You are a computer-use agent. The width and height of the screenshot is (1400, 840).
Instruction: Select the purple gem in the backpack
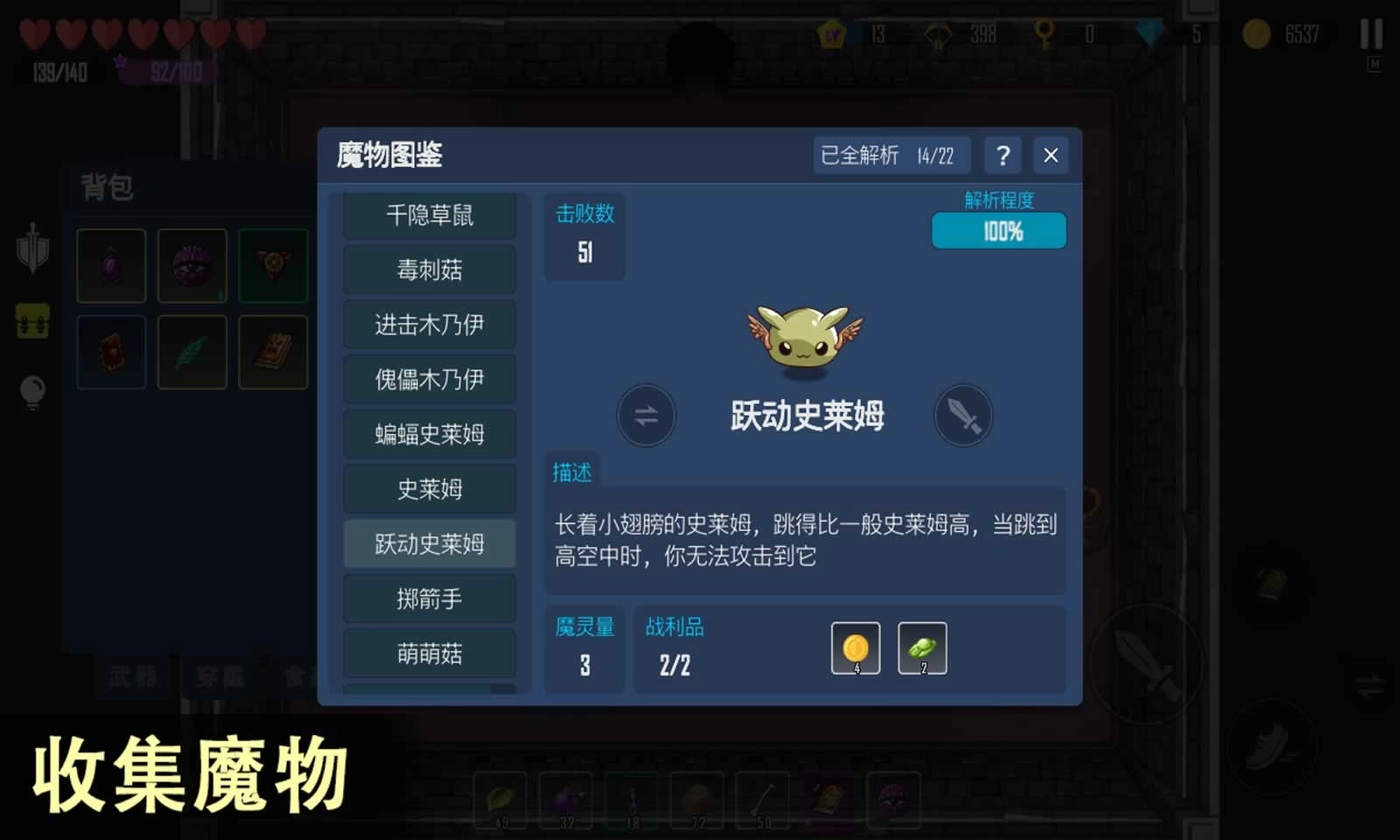110,265
